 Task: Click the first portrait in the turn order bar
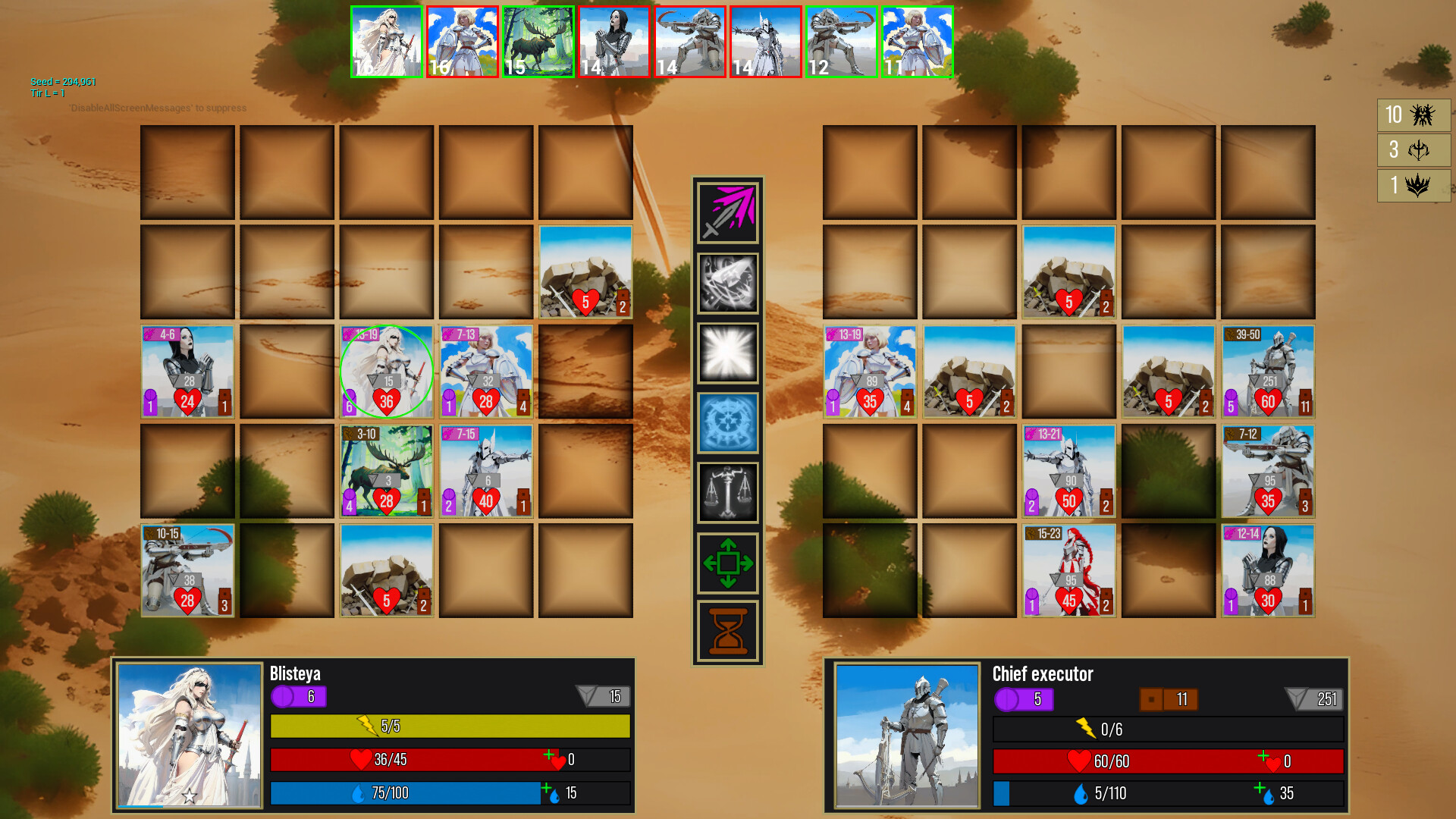pyautogui.click(x=387, y=41)
